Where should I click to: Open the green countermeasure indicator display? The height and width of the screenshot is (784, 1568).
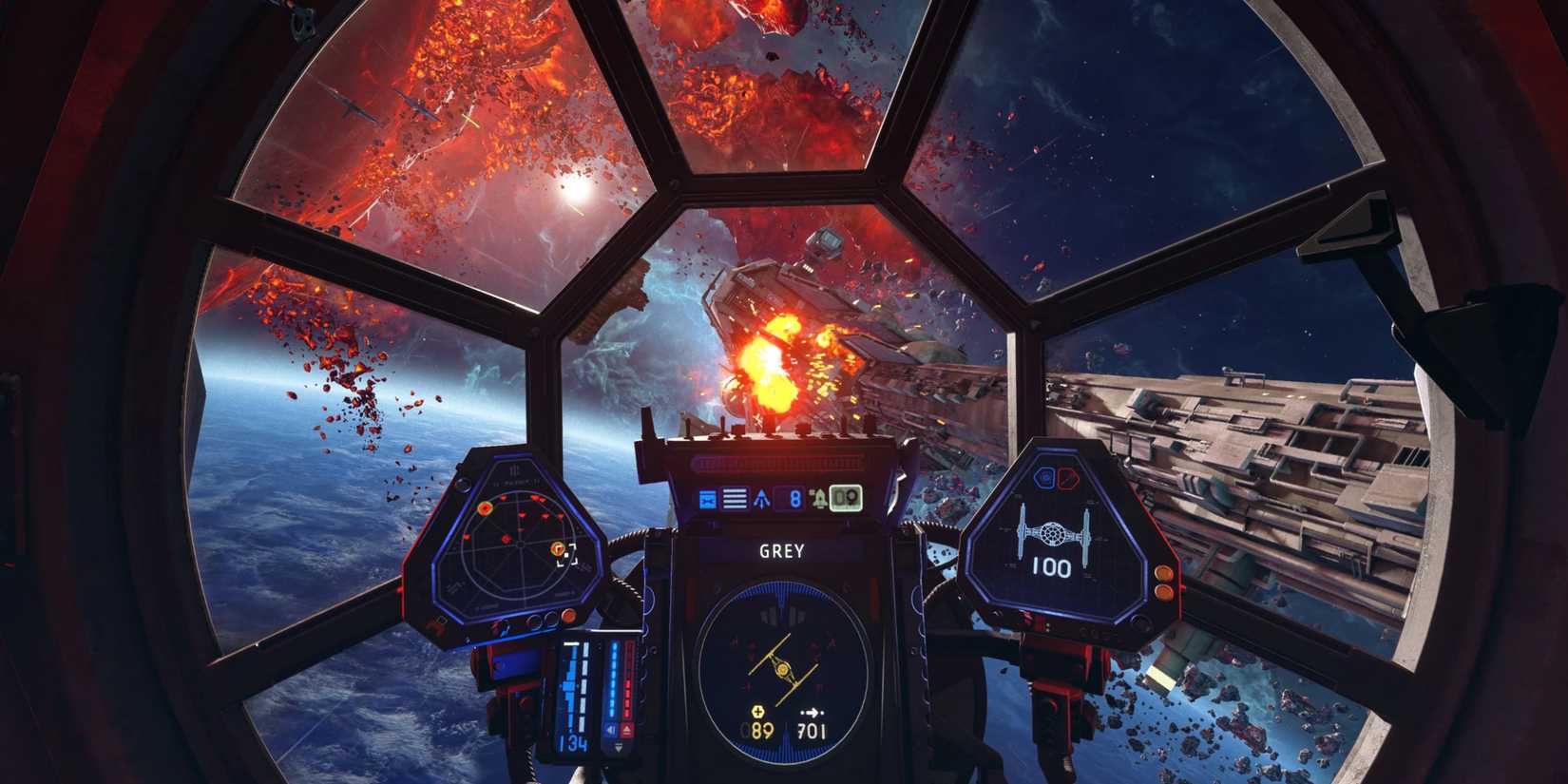pos(848,496)
